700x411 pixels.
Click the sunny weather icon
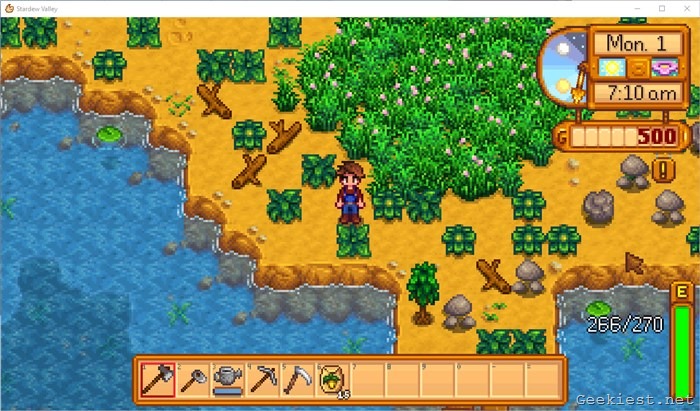point(610,68)
